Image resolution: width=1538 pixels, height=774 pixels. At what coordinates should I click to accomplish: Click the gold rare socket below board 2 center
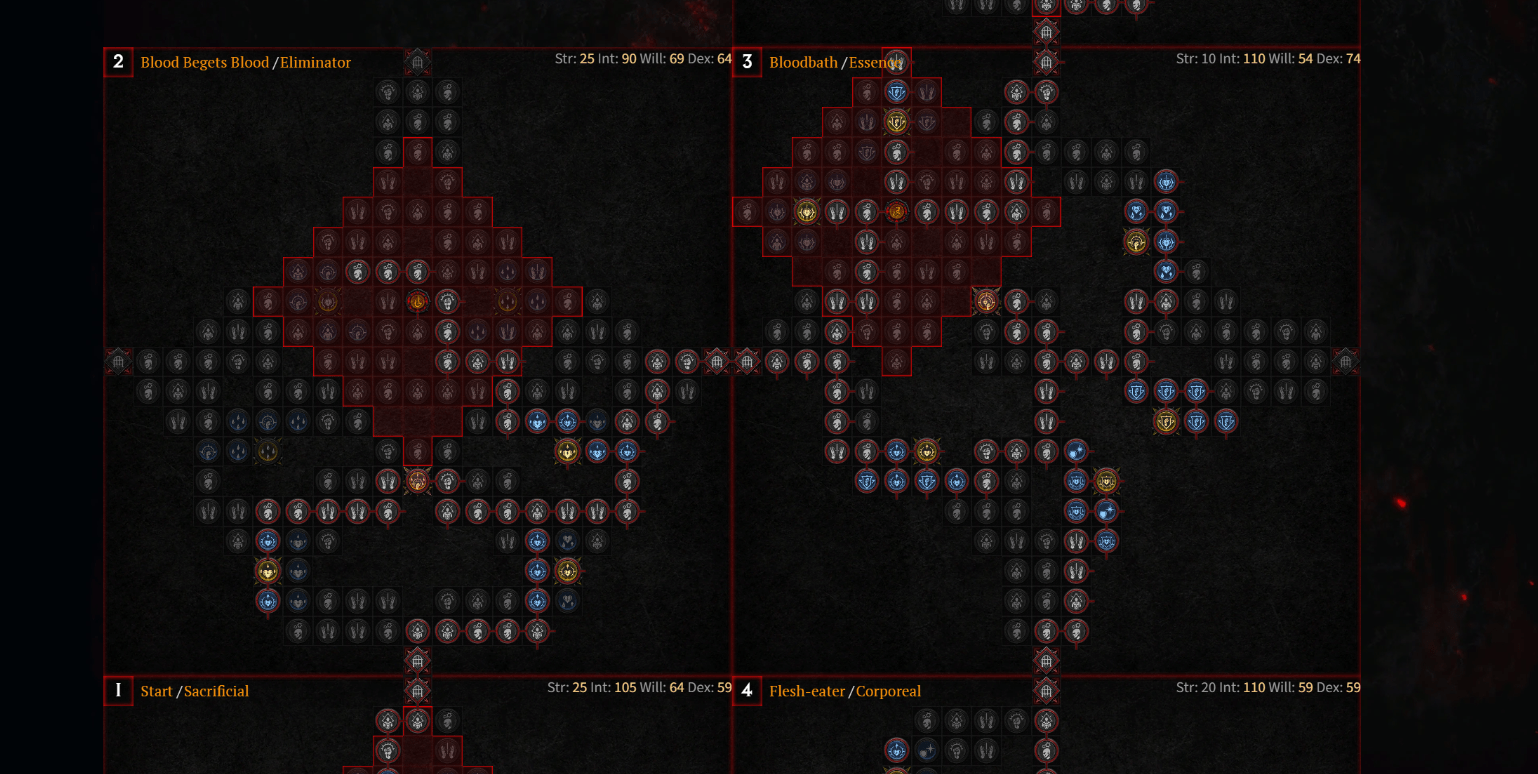(418, 480)
